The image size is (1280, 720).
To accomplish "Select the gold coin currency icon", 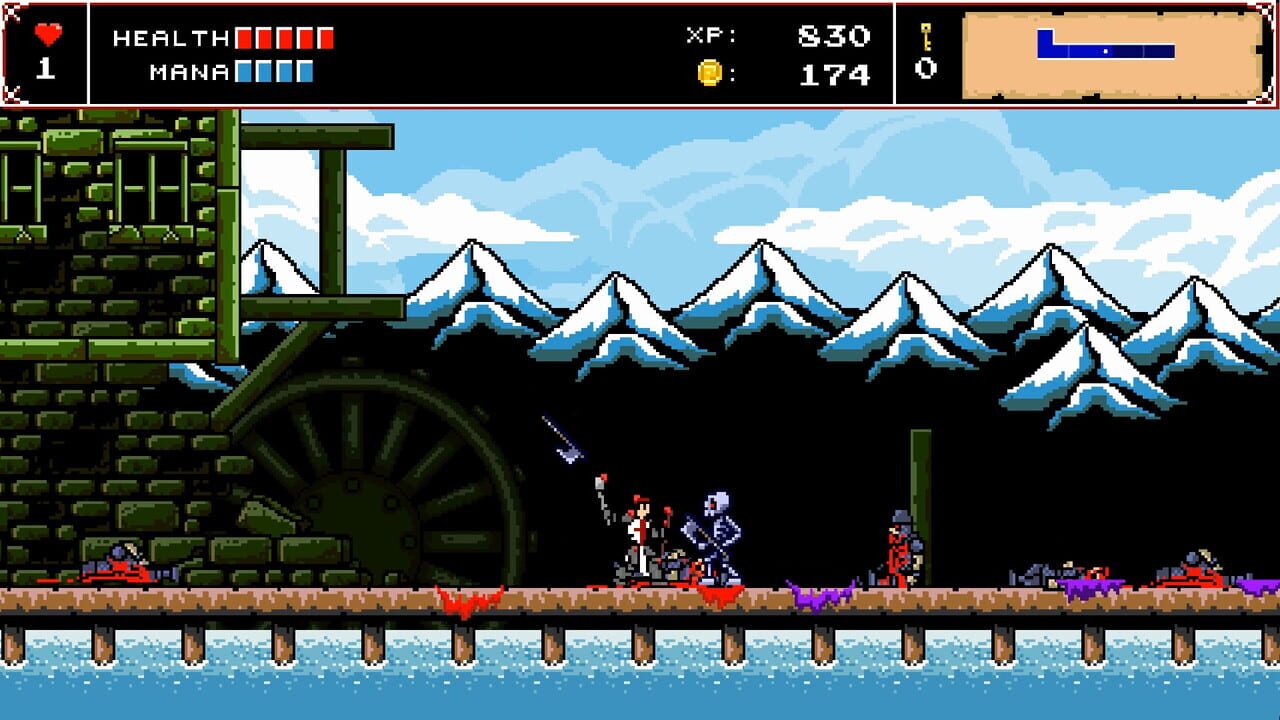I will click(710, 73).
